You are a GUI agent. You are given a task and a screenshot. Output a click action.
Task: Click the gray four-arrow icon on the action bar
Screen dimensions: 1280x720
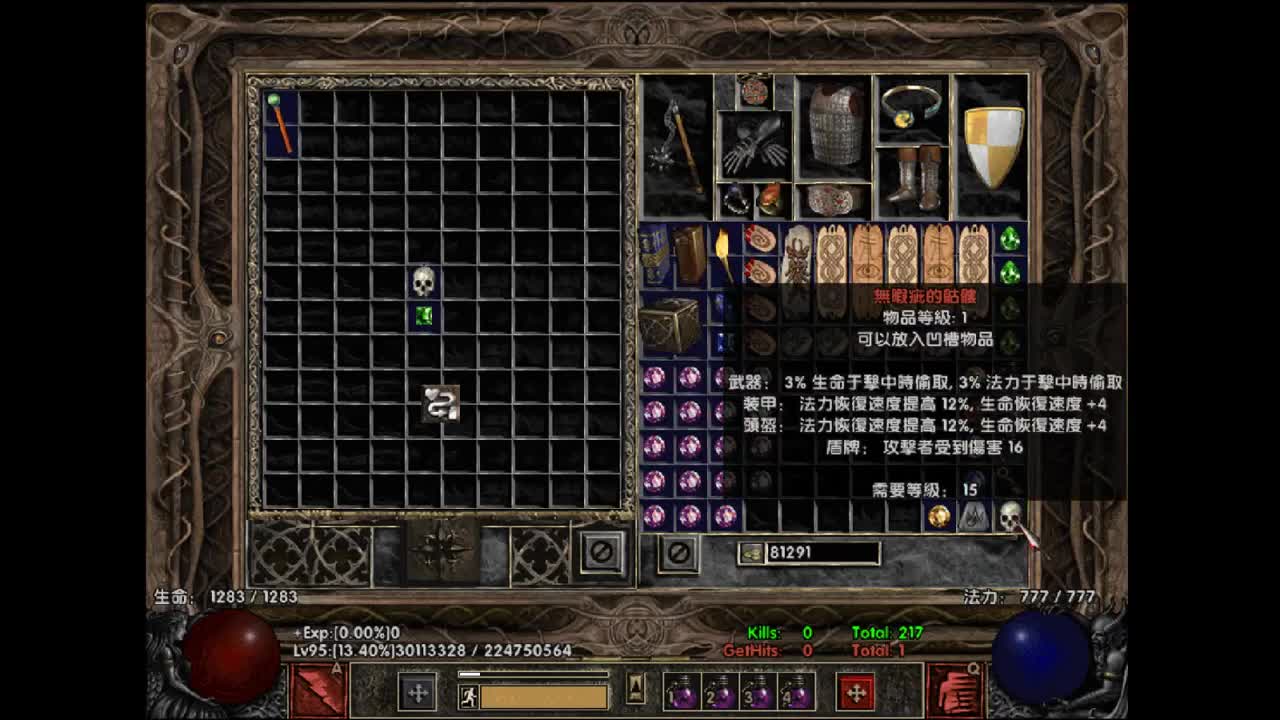pyautogui.click(x=415, y=691)
